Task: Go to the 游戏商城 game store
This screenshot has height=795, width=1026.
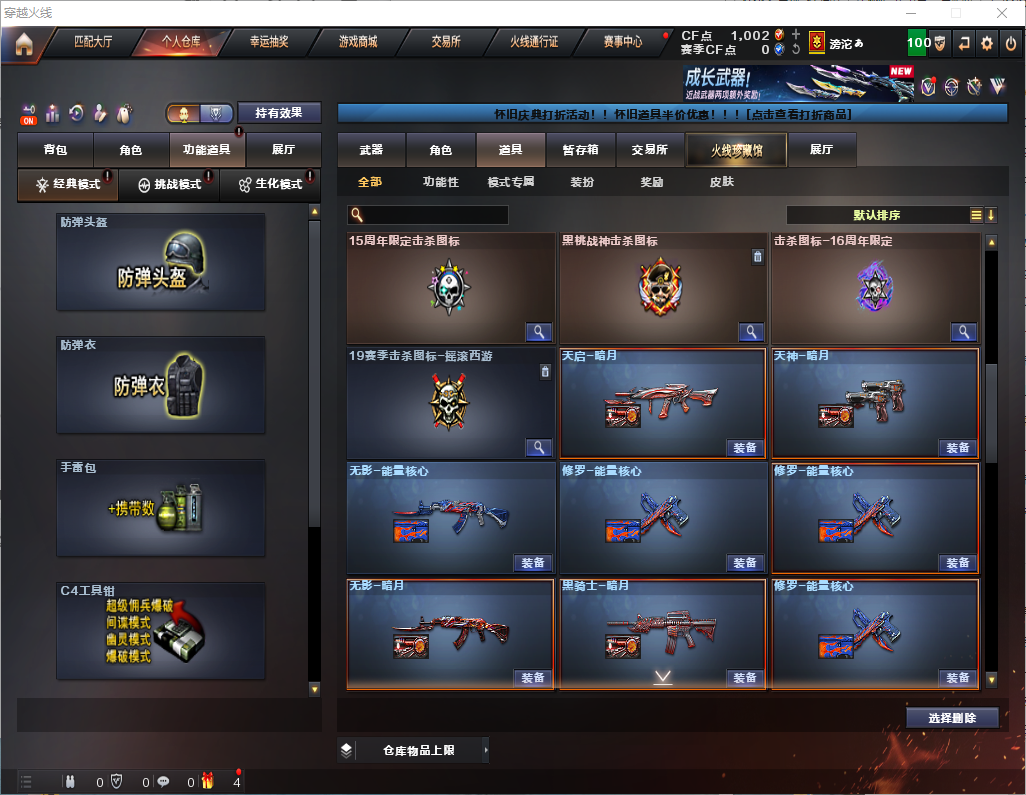Action: point(357,42)
